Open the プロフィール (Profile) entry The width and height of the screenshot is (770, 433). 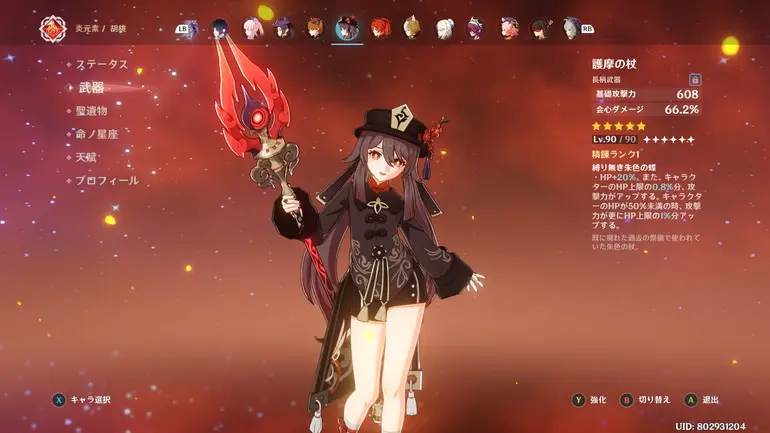click(108, 181)
